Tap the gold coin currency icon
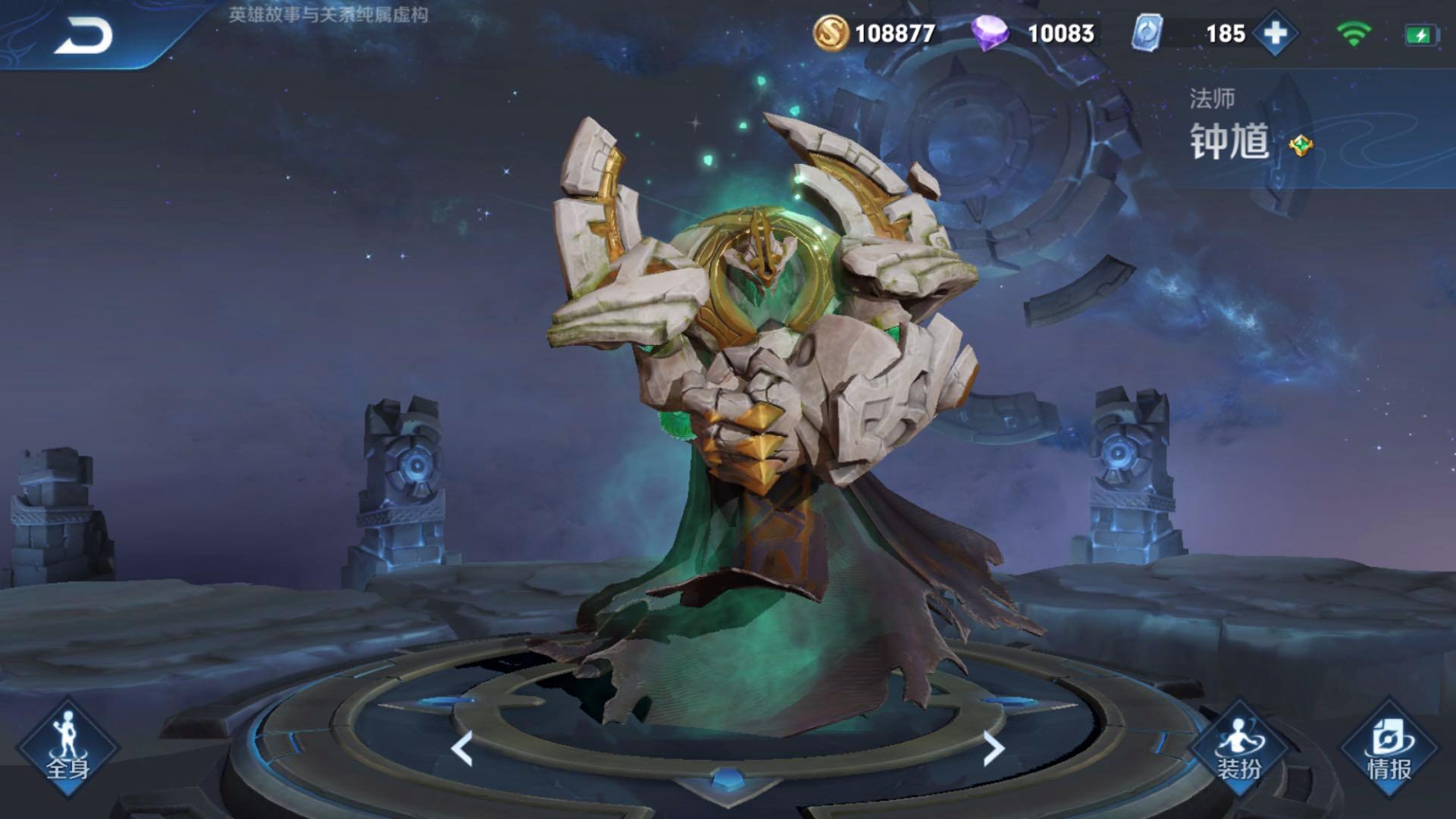 (830, 33)
